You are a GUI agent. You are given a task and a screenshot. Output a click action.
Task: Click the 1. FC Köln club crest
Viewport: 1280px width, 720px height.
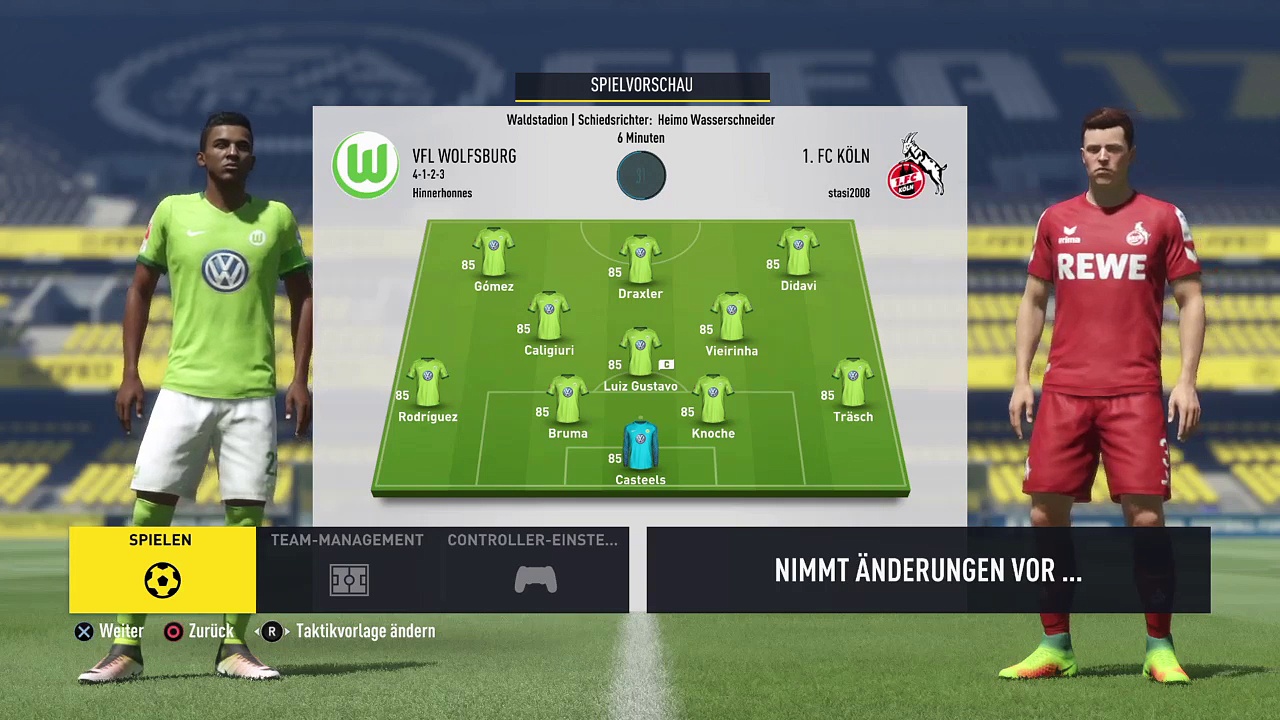click(x=921, y=166)
